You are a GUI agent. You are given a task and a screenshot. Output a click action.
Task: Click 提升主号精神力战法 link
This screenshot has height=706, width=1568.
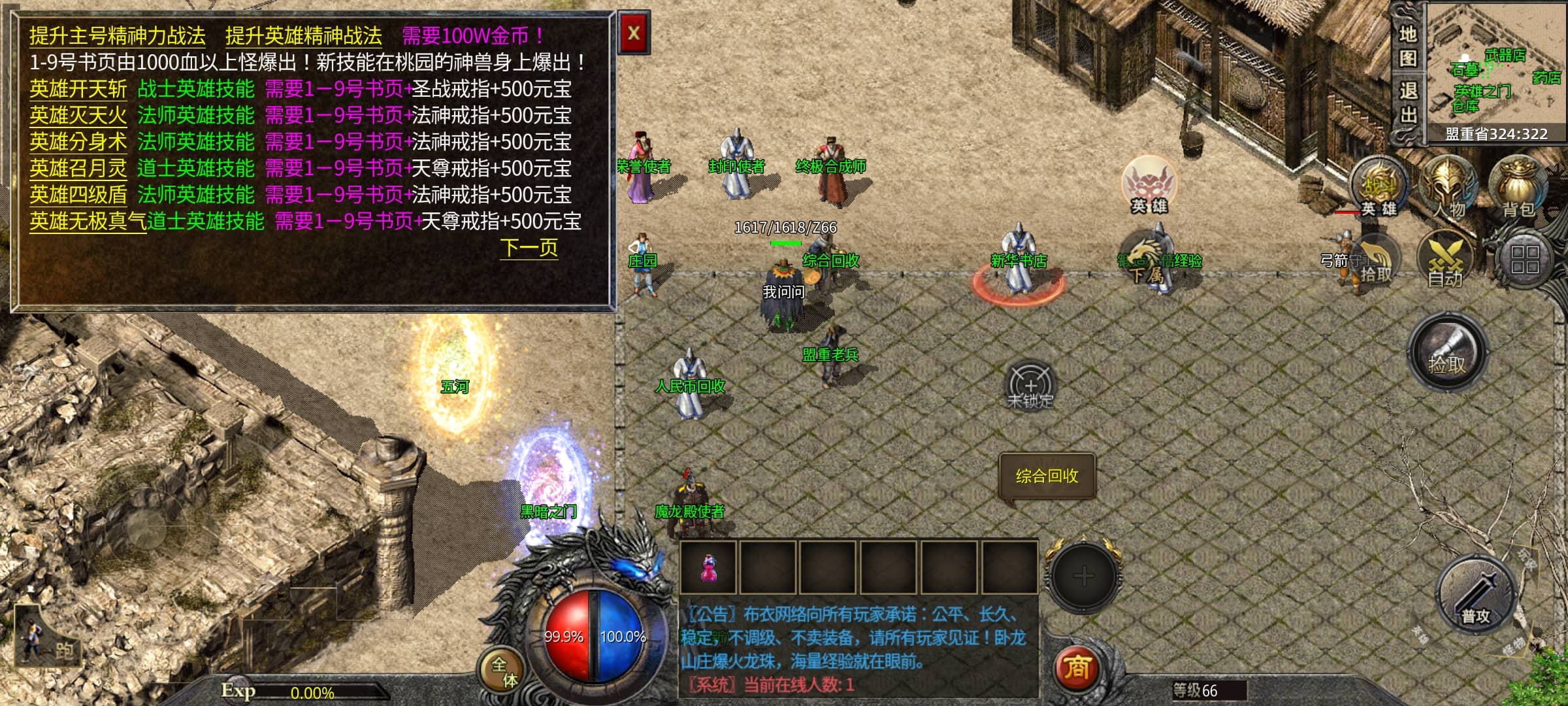point(118,36)
